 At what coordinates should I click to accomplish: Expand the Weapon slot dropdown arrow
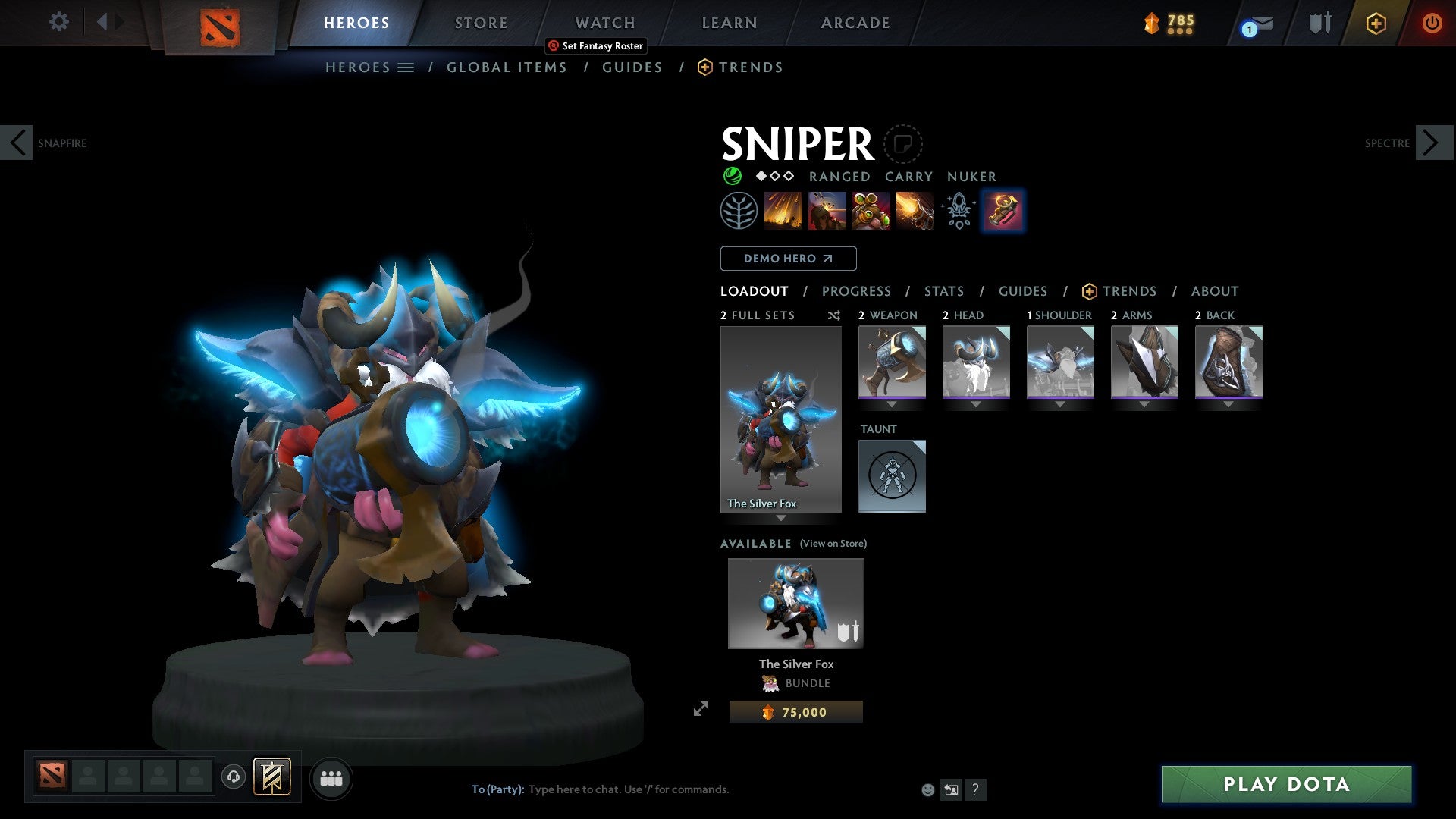pos(892,404)
